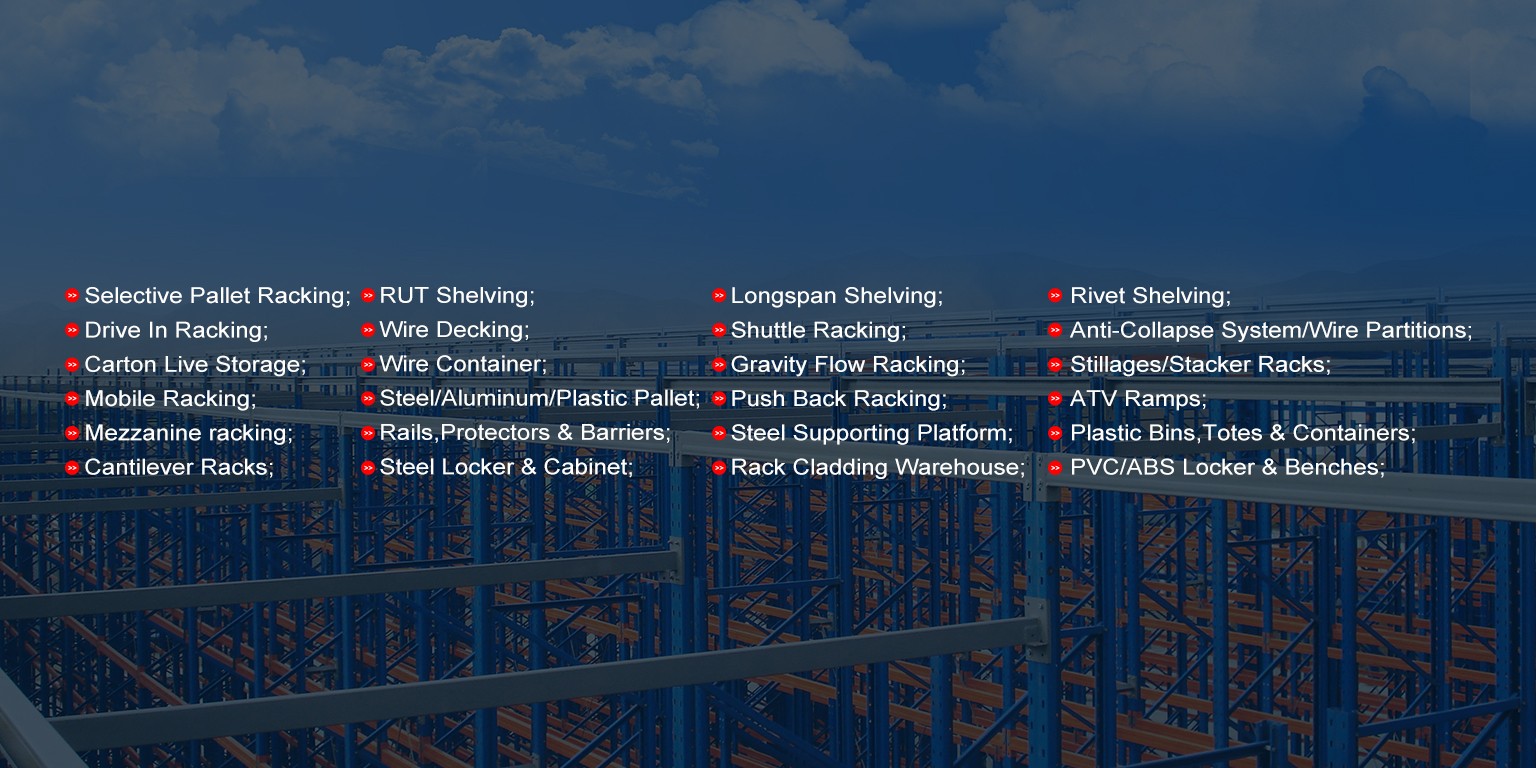Choose Anti-Collapse System/Wire Partitions

click(1270, 330)
